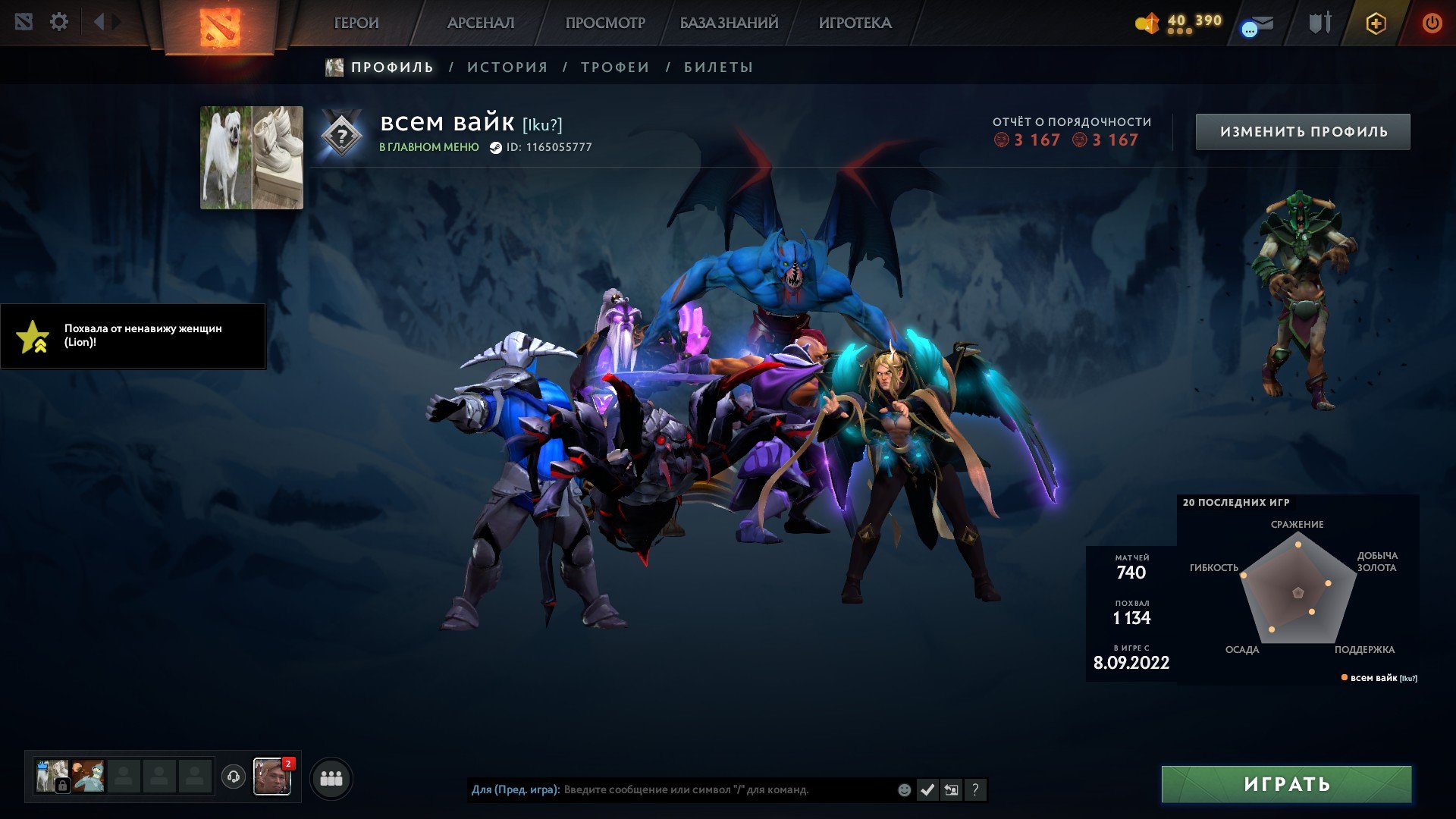Open the БАЗА ЗНАНИЙ section
The height and width of the screenshot is (819, 1456).
[x=729, y=23]
